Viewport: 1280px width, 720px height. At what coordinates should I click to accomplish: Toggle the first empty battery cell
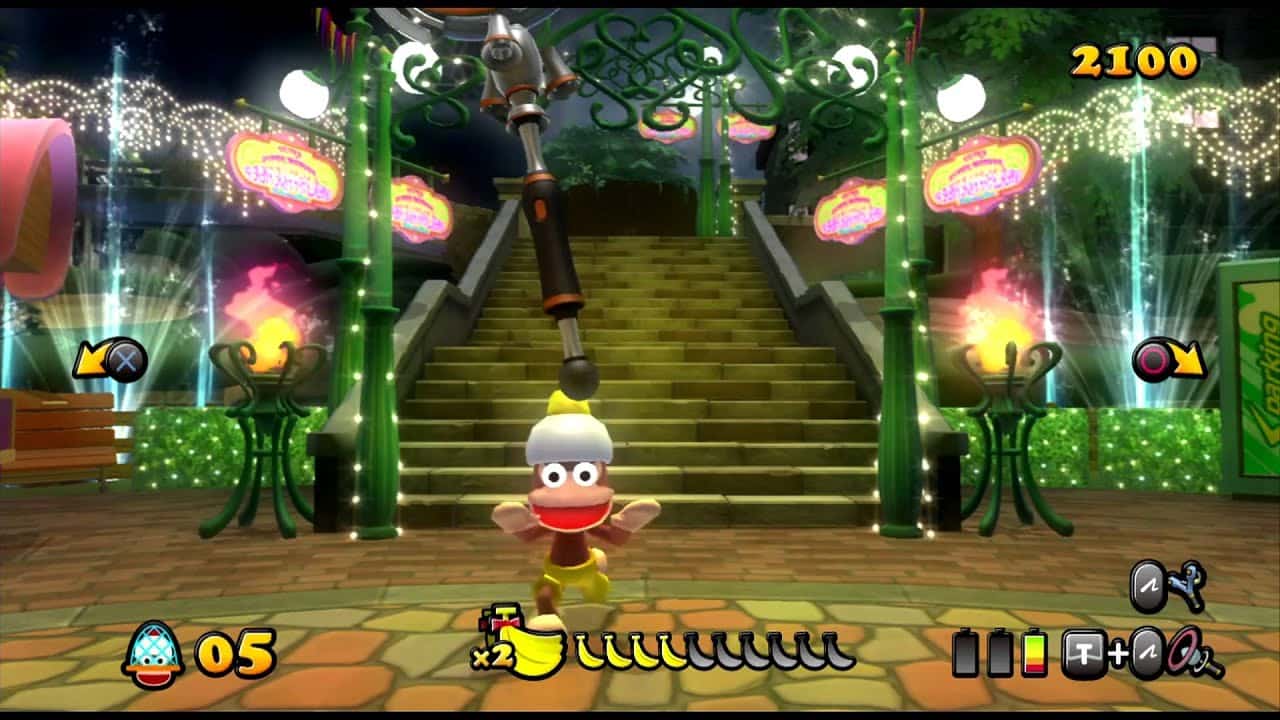(x=964, y=654)
